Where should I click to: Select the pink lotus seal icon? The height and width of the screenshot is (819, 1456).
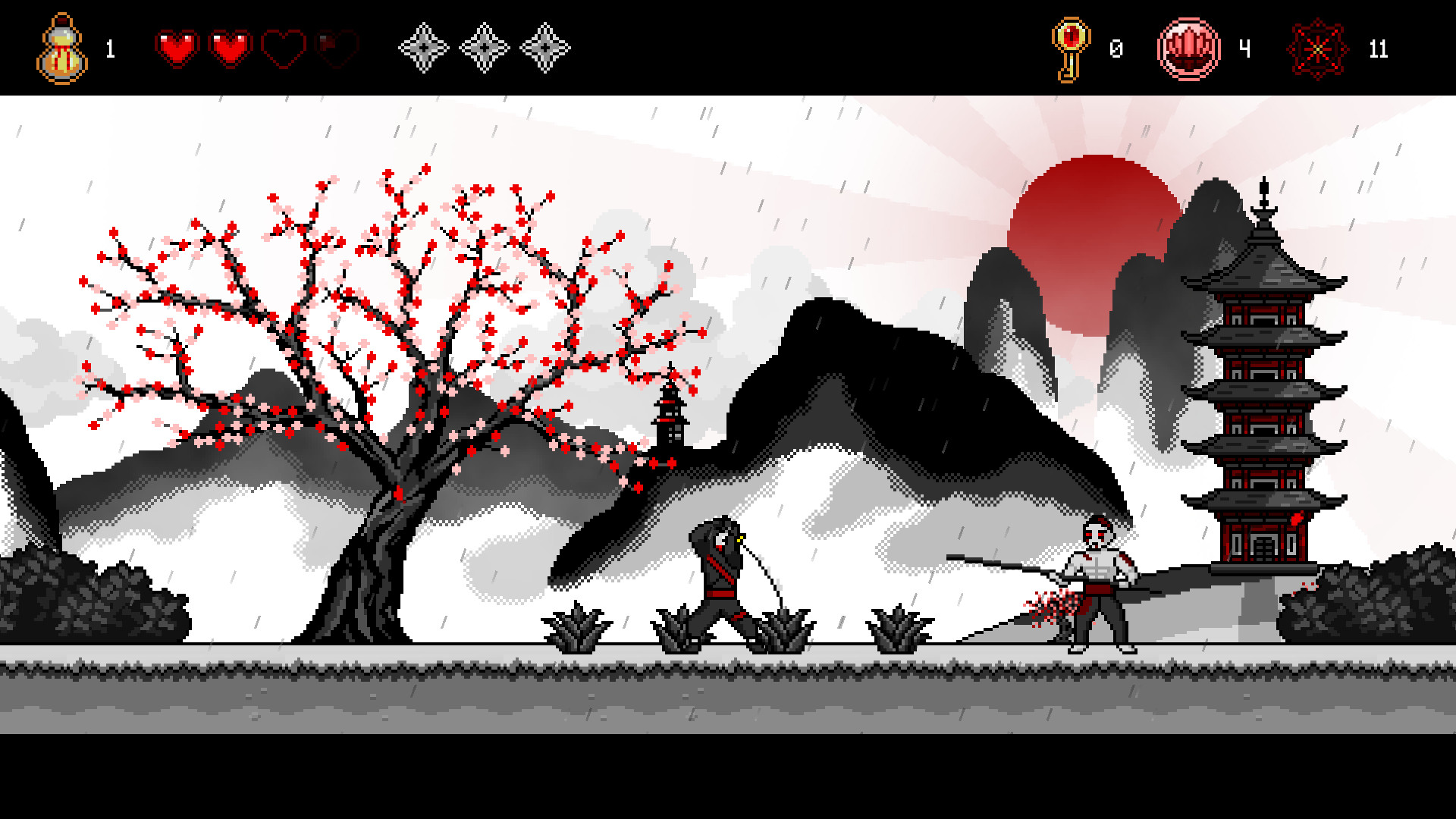(1191, 48)
